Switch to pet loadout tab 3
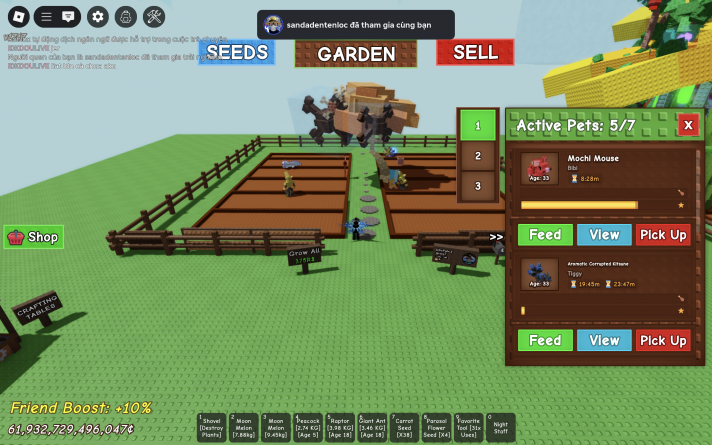712x445 pixels. point(478,186)
